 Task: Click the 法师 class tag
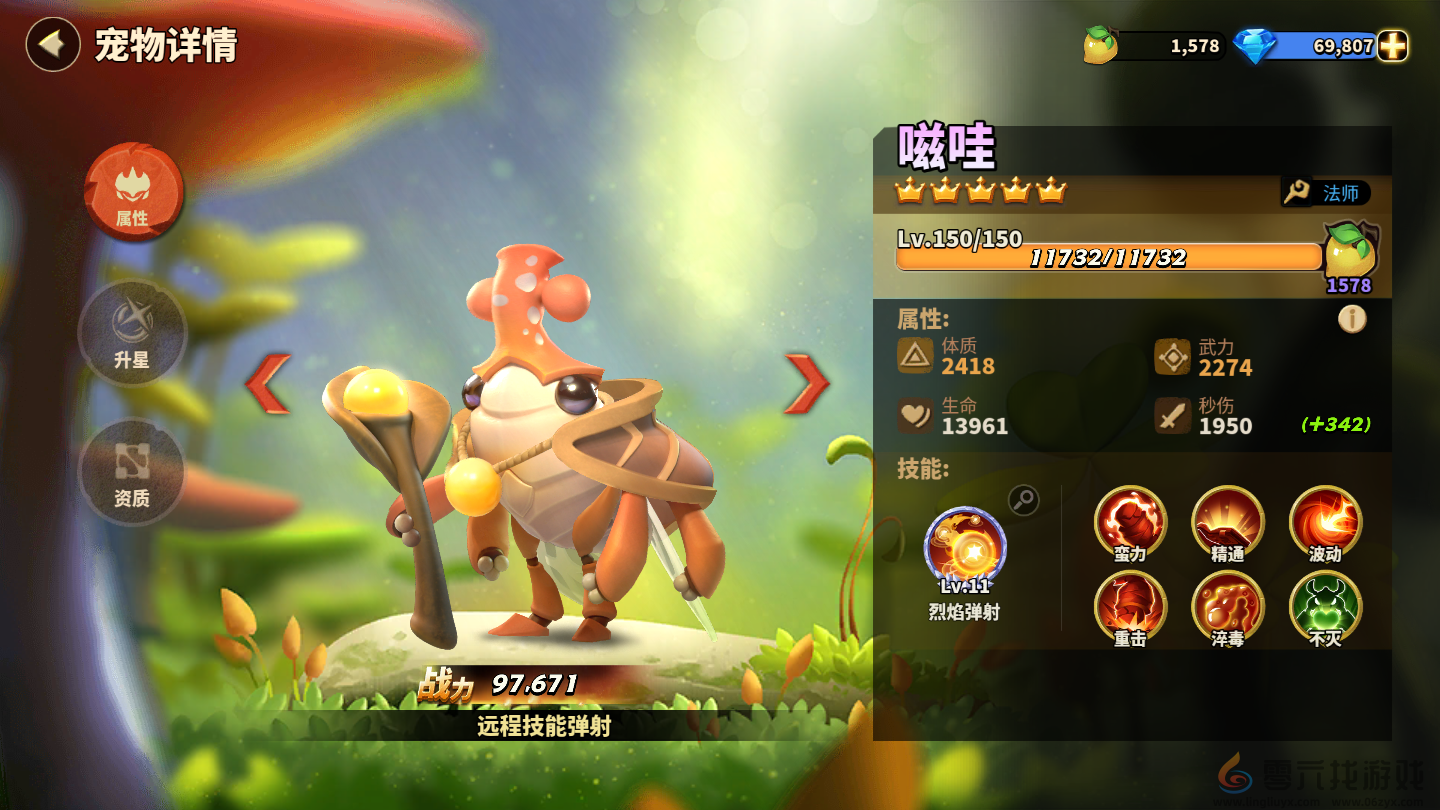coord(1327,193)
